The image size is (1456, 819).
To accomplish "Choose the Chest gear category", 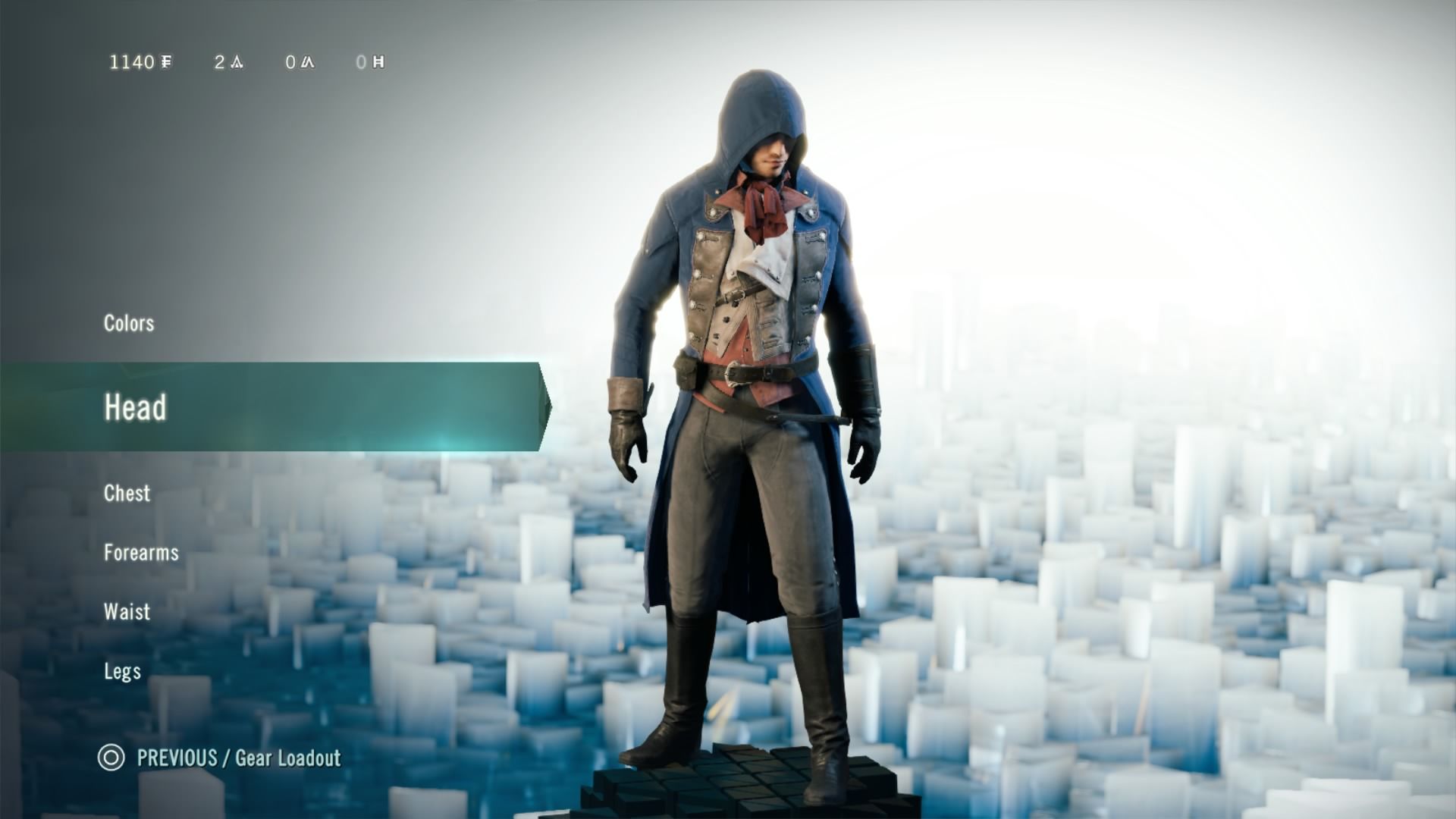I will coord(127,493).
